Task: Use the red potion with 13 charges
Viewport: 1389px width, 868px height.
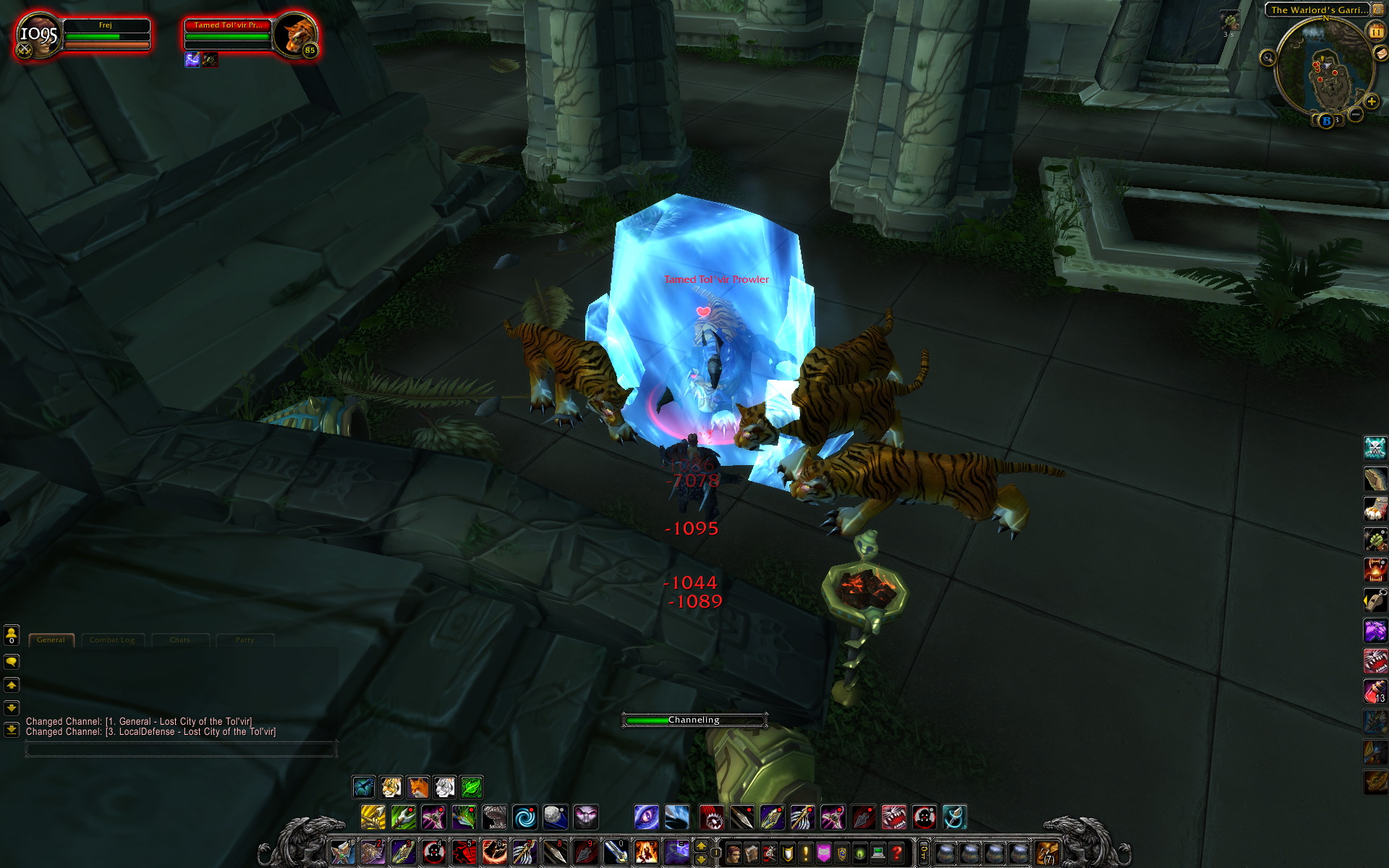Action: [1375, 691]
